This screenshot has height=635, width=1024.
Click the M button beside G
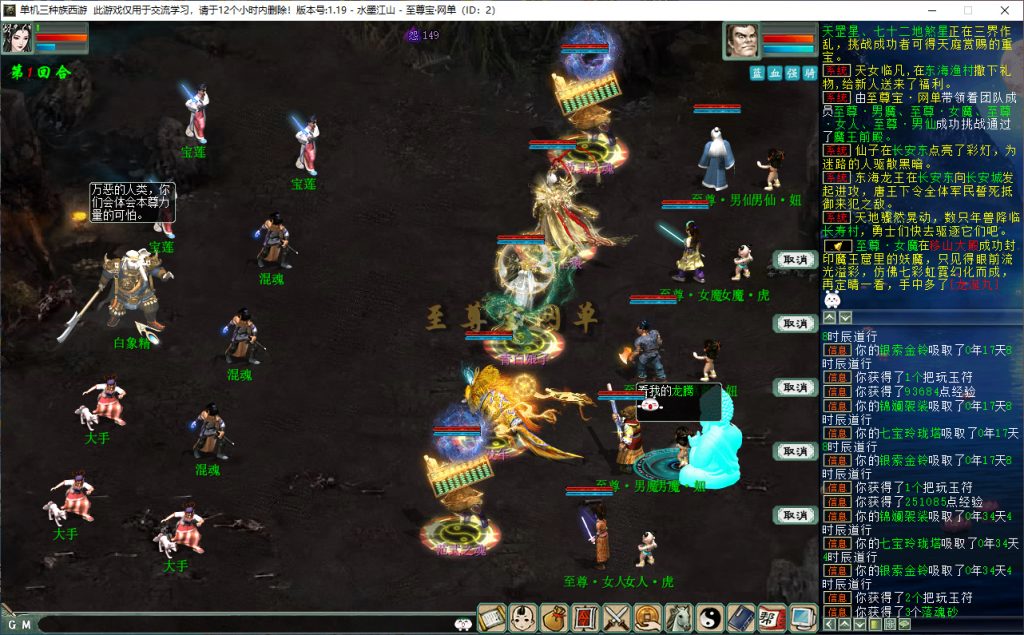coord(26,625)
